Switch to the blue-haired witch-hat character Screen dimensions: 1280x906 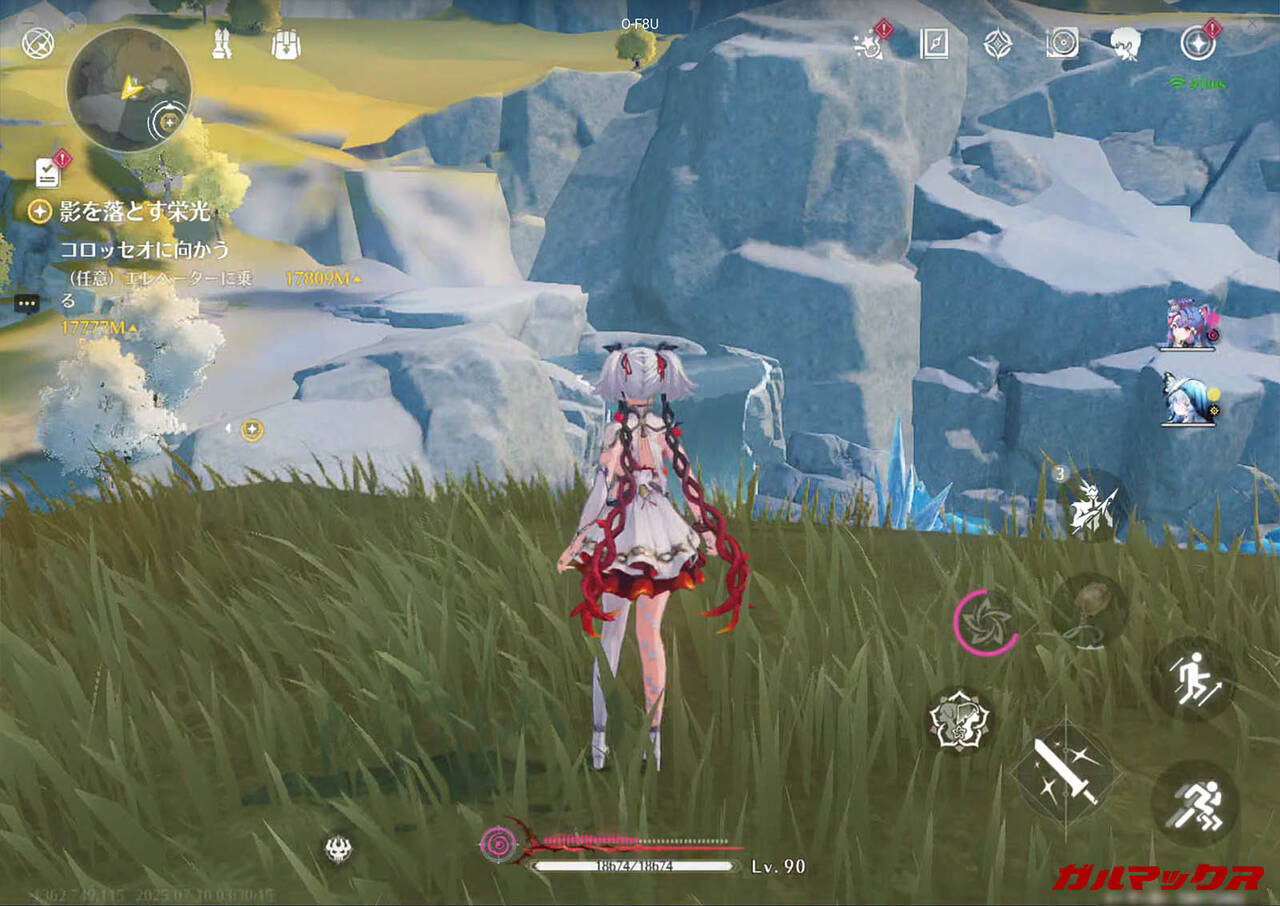click(x=1186, y=401)
